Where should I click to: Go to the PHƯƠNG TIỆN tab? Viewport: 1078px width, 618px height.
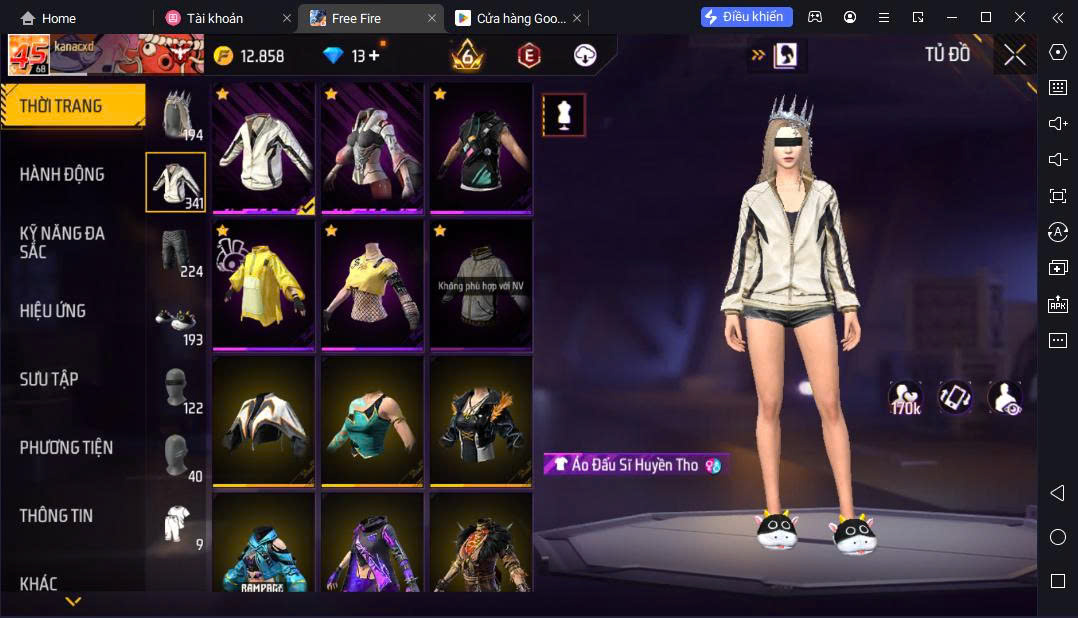(x=66, y=447)
